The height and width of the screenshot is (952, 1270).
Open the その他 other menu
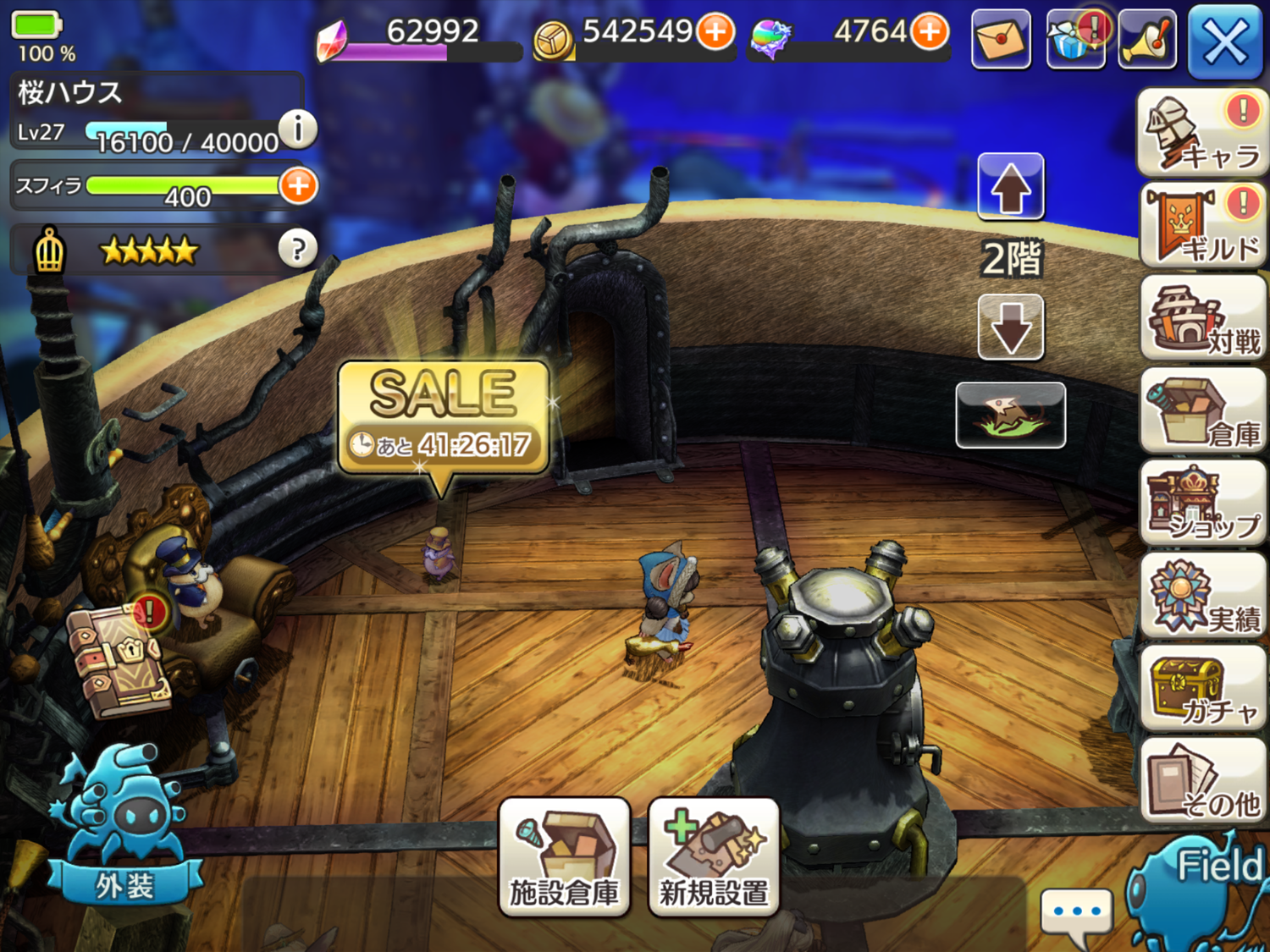click(1202, 780)
